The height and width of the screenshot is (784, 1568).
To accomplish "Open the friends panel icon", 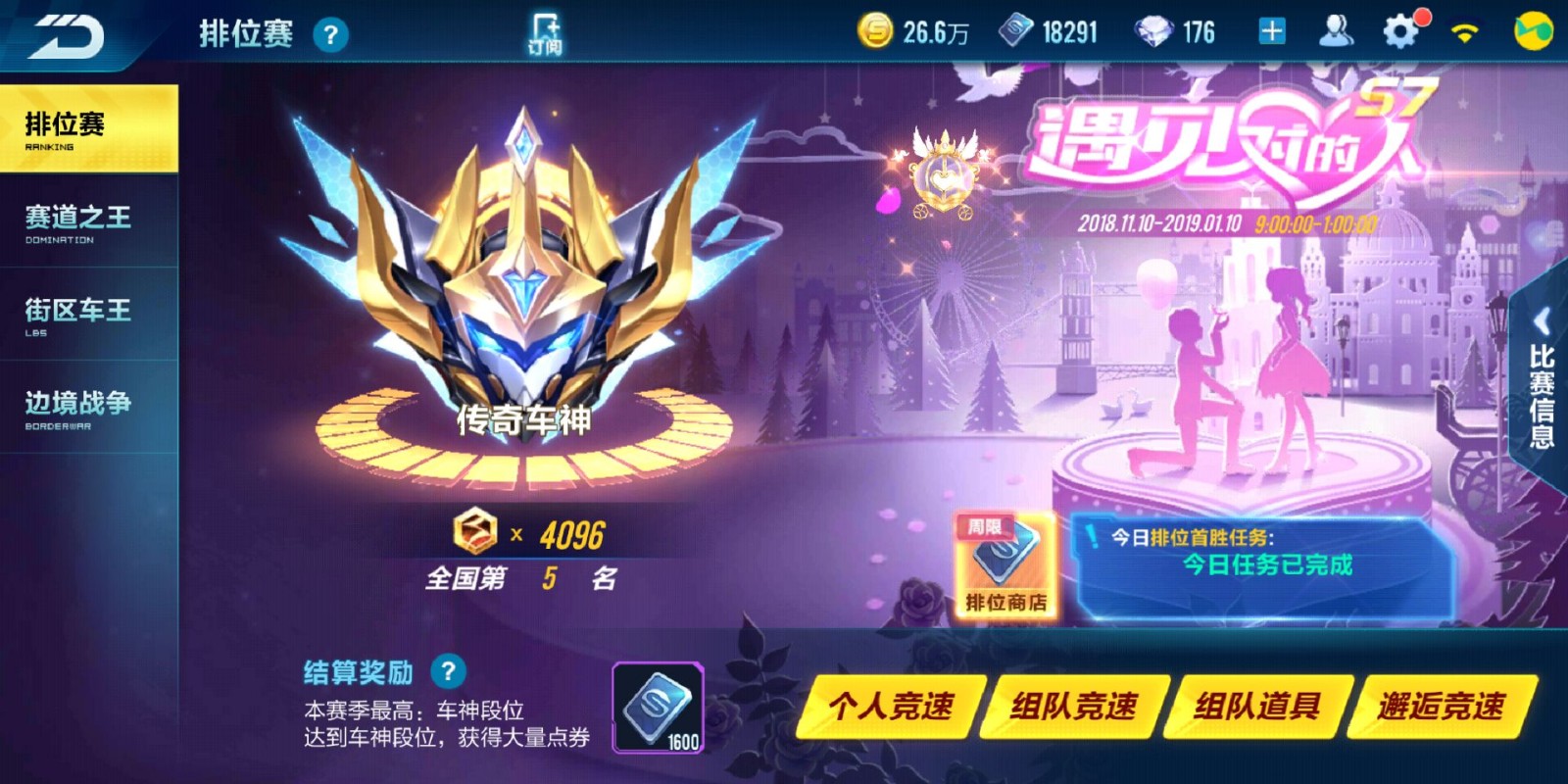I will tap(1336, 30).
